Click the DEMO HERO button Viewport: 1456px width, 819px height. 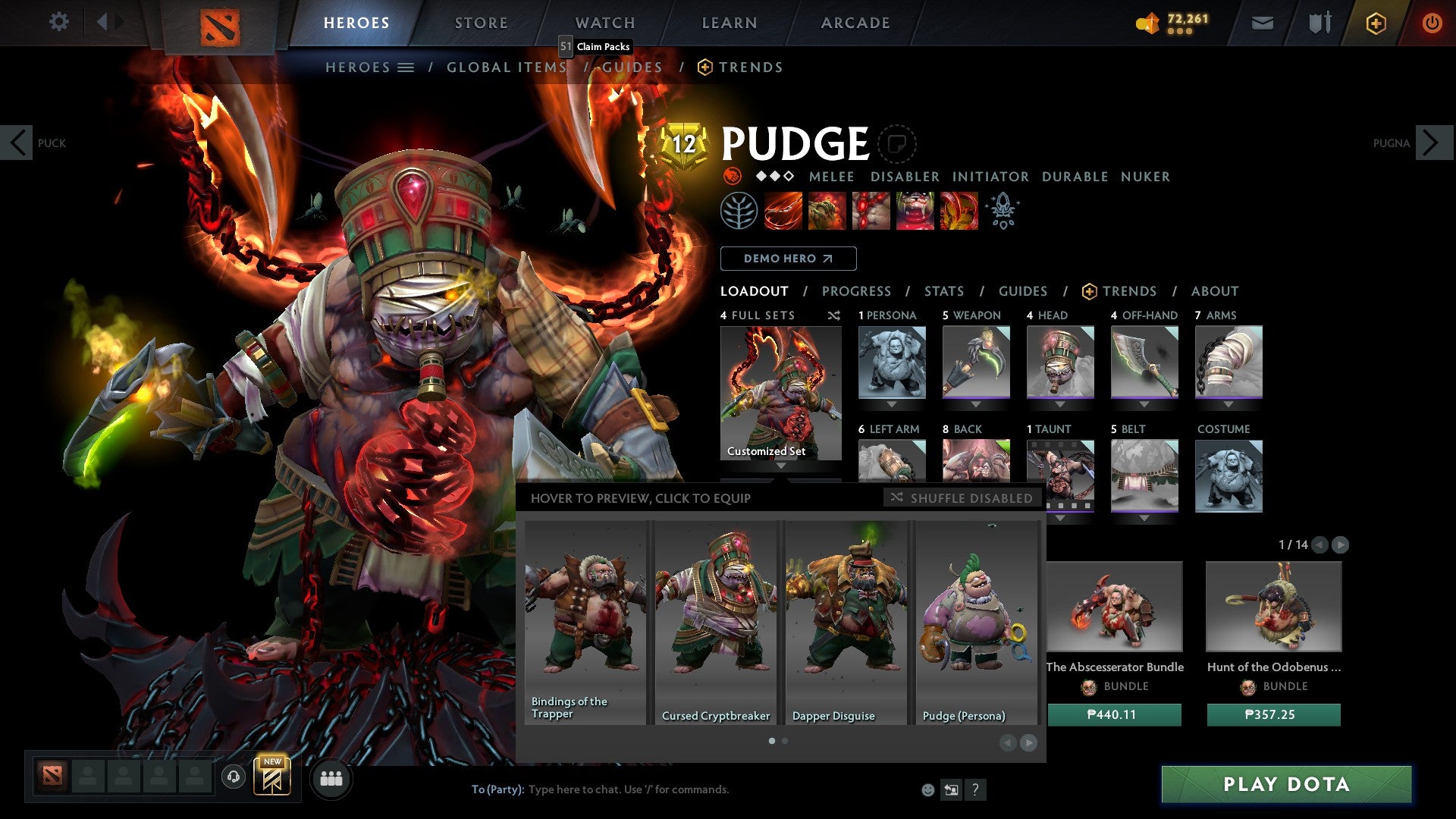[x=787, y=258]
